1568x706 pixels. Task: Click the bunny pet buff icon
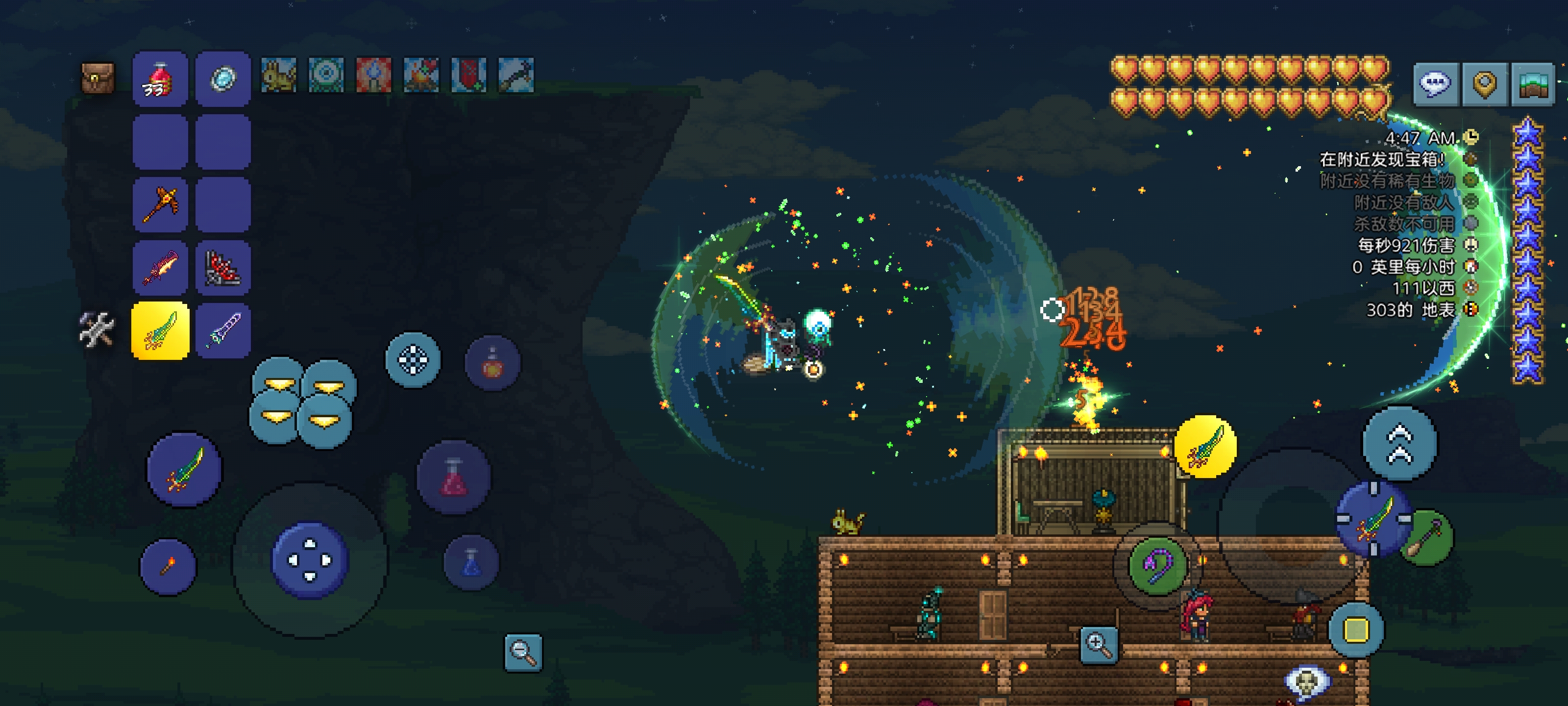278,76
